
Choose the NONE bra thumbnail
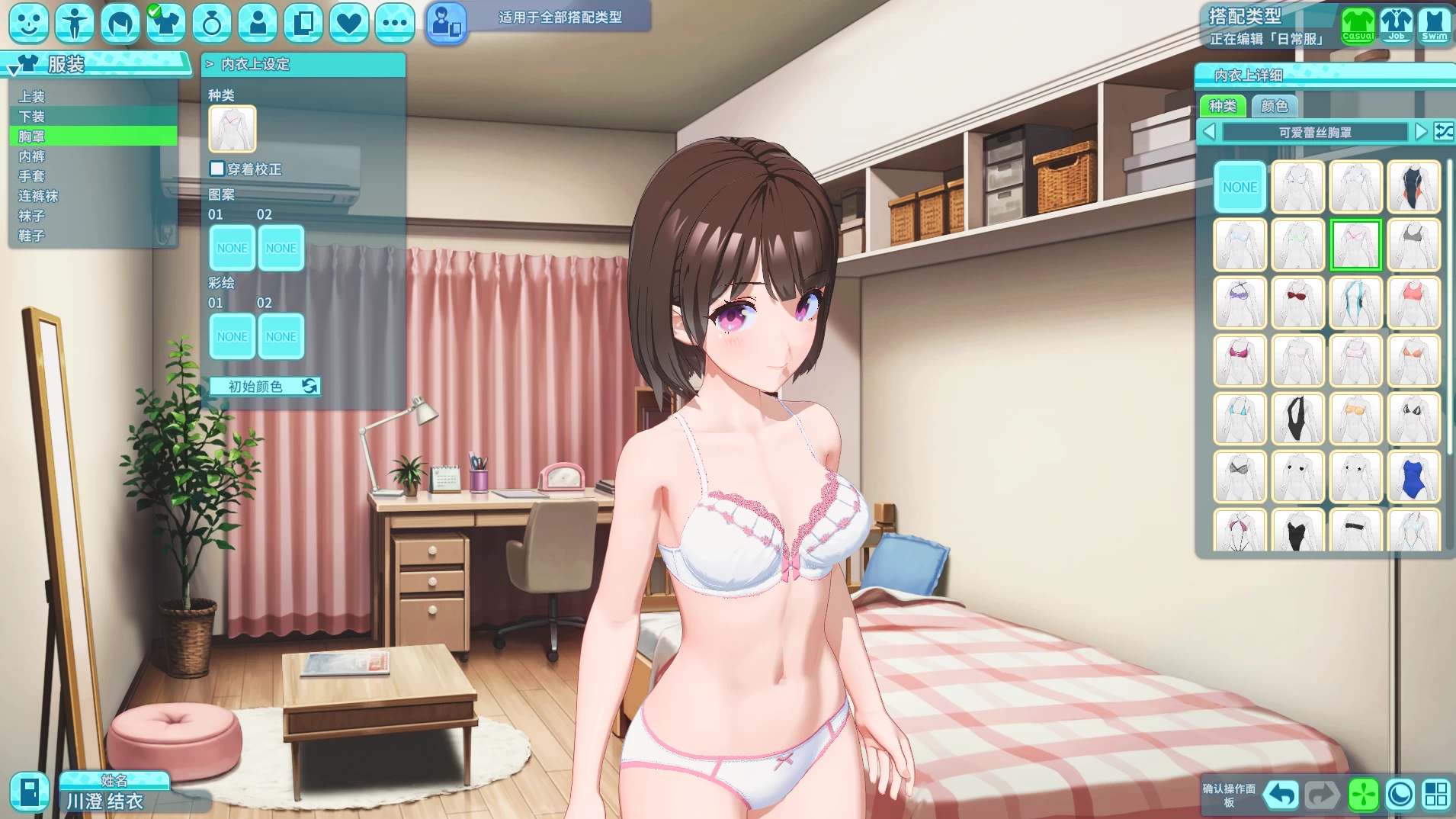pos(1240,187)
